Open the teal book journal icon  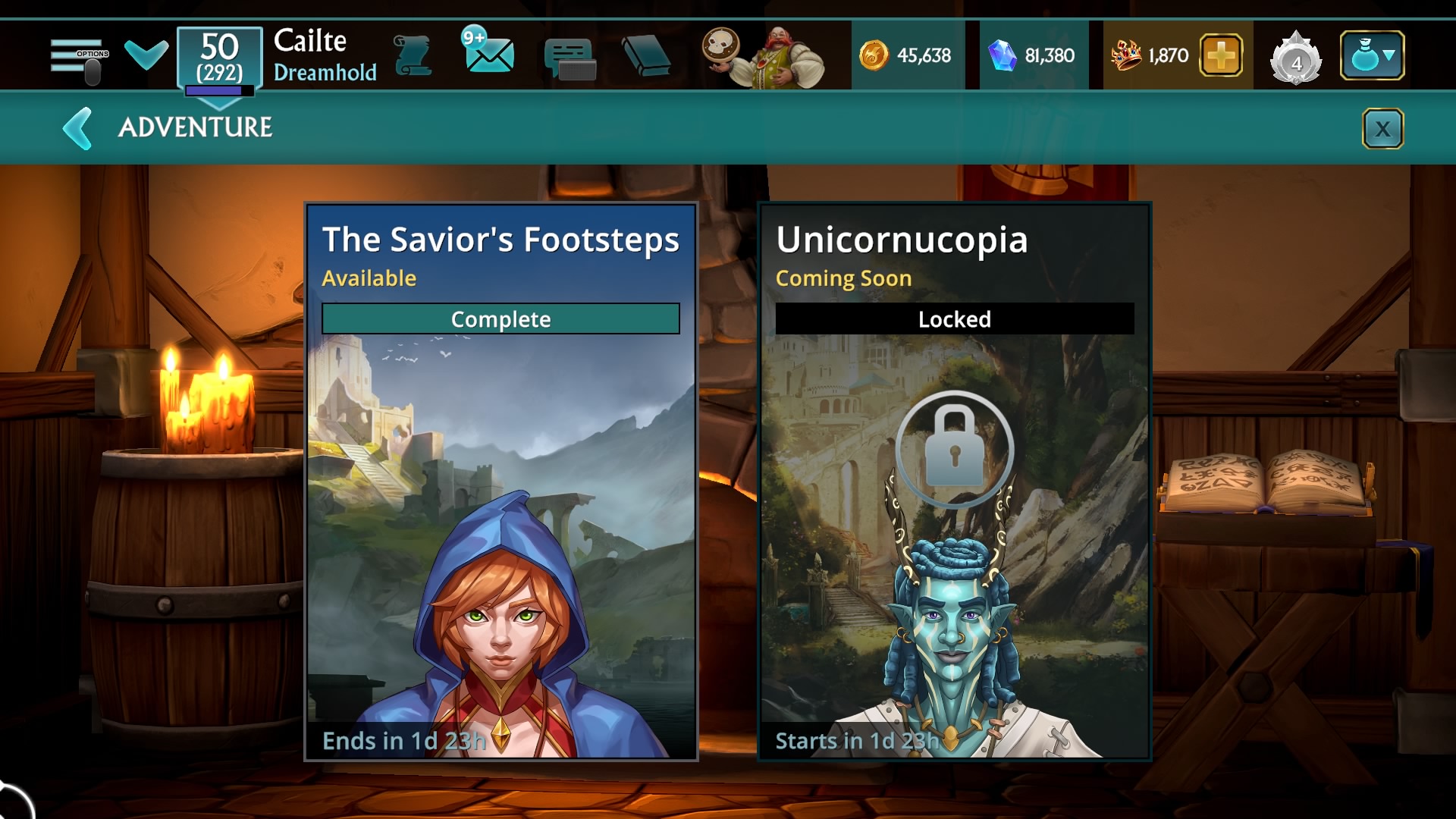pyautogui.click(x=645, y=56)
